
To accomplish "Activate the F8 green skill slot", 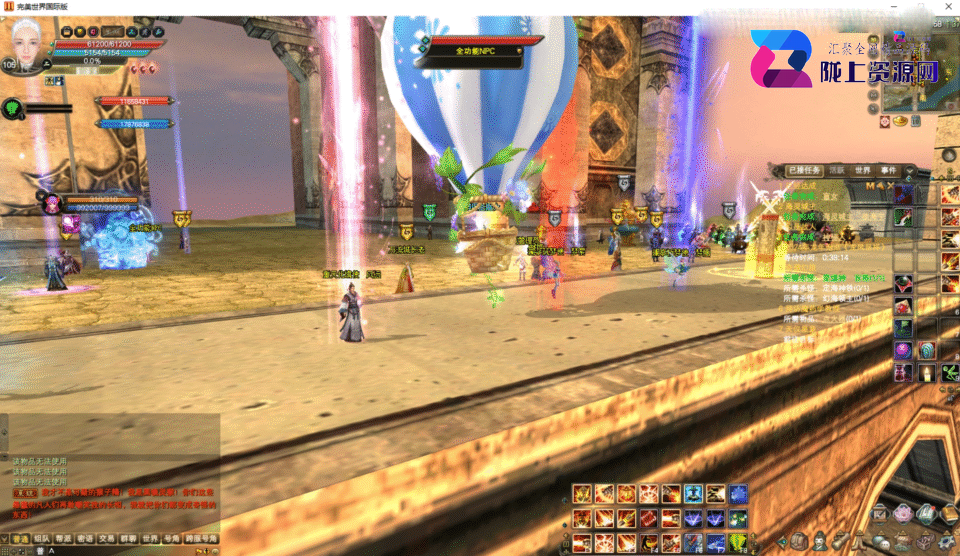I will [738, 545].
